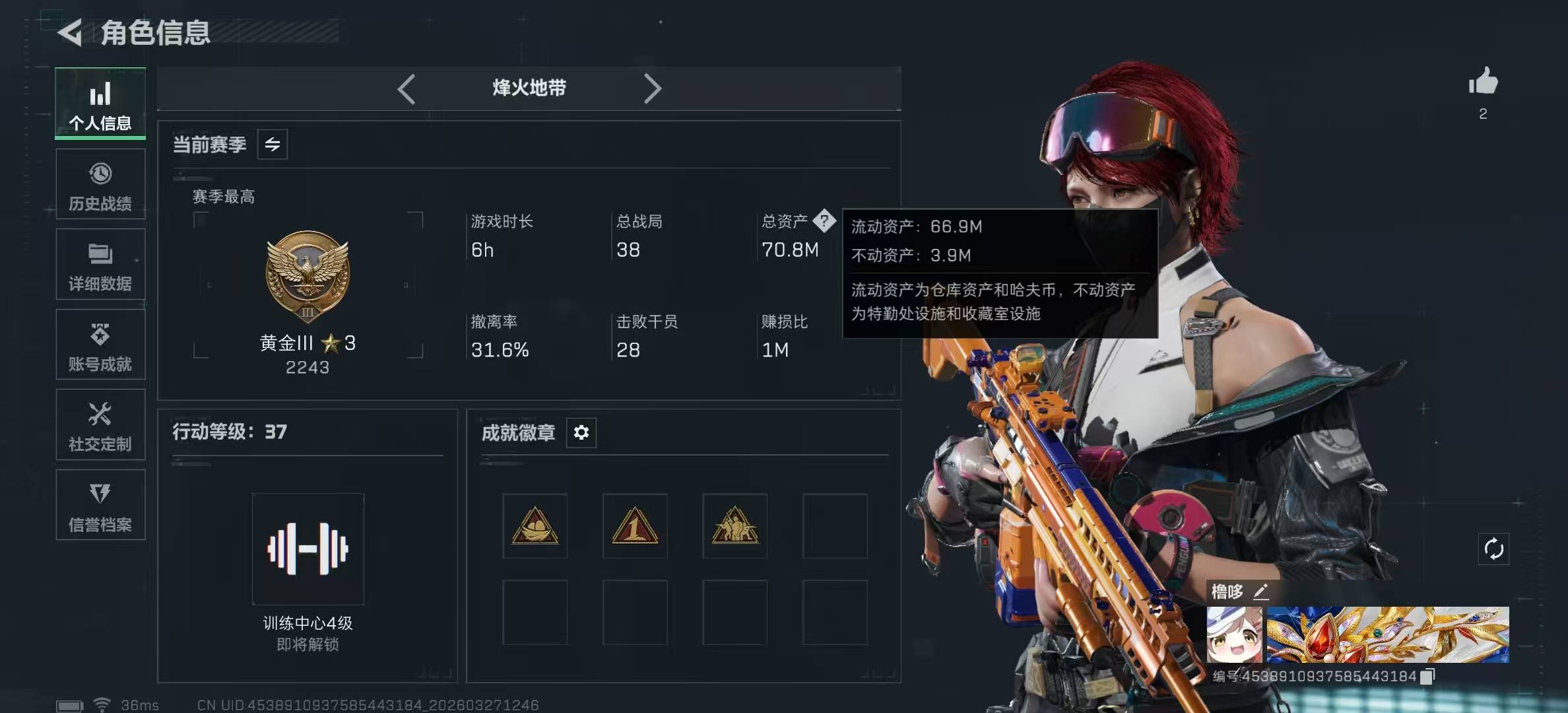Edit the nickname 撸哆 with pencil icon

pyautogui.click(x=1260, y=592)
